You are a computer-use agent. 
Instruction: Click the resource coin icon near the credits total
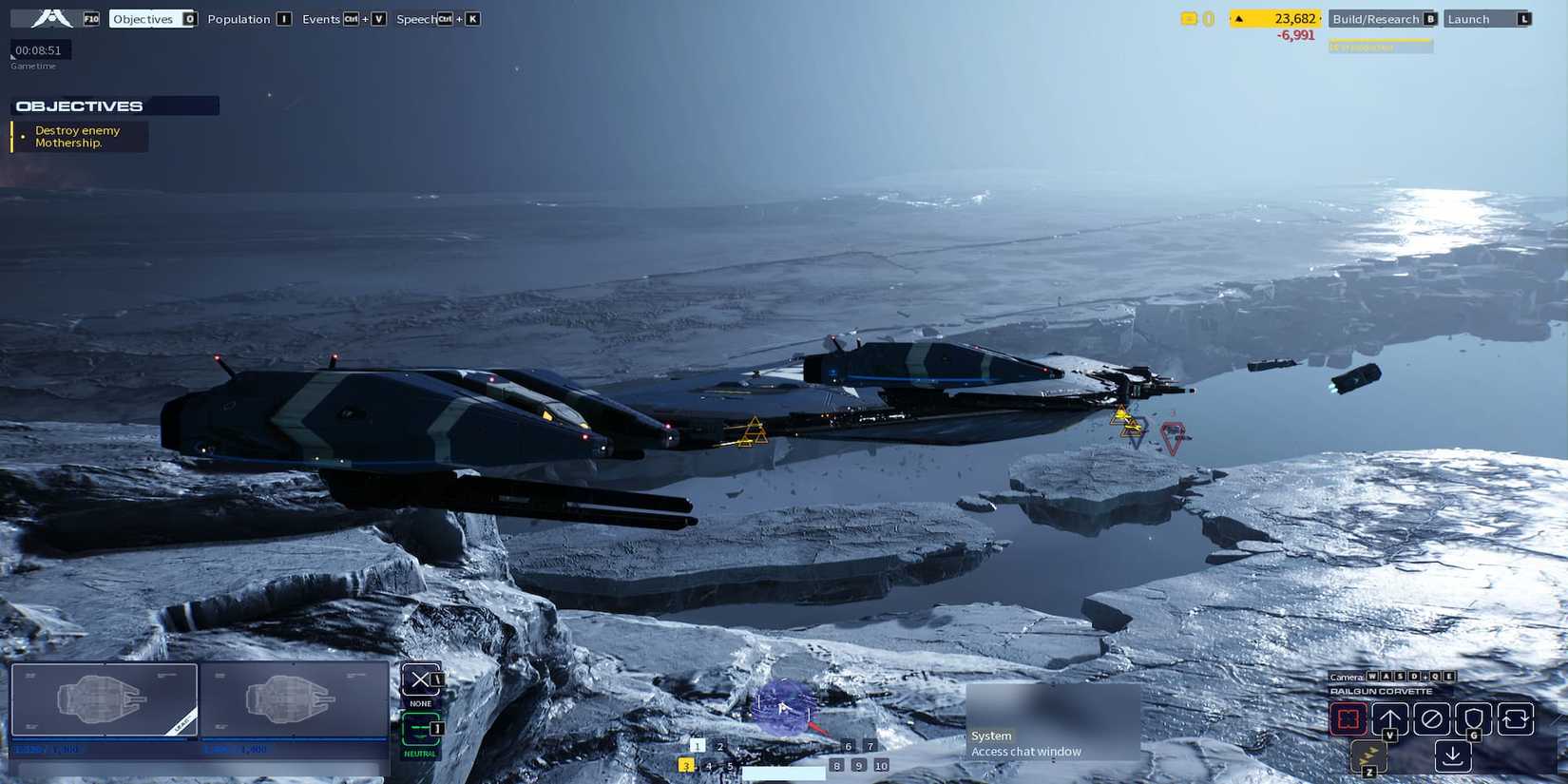1187,17
